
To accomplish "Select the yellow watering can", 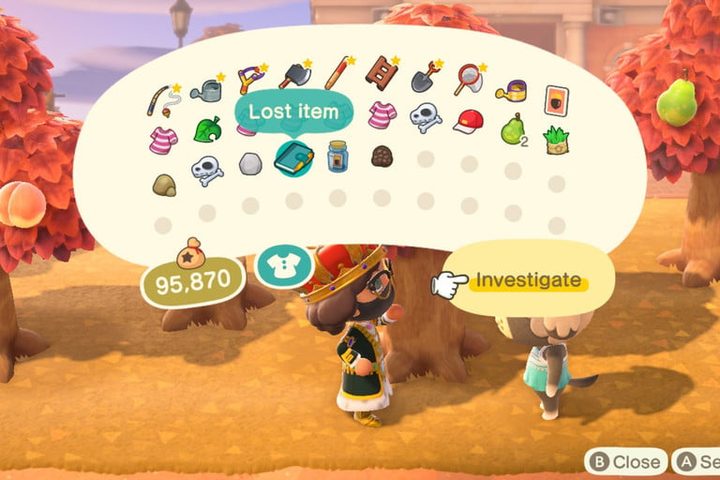I will click(x=511, y=90).
